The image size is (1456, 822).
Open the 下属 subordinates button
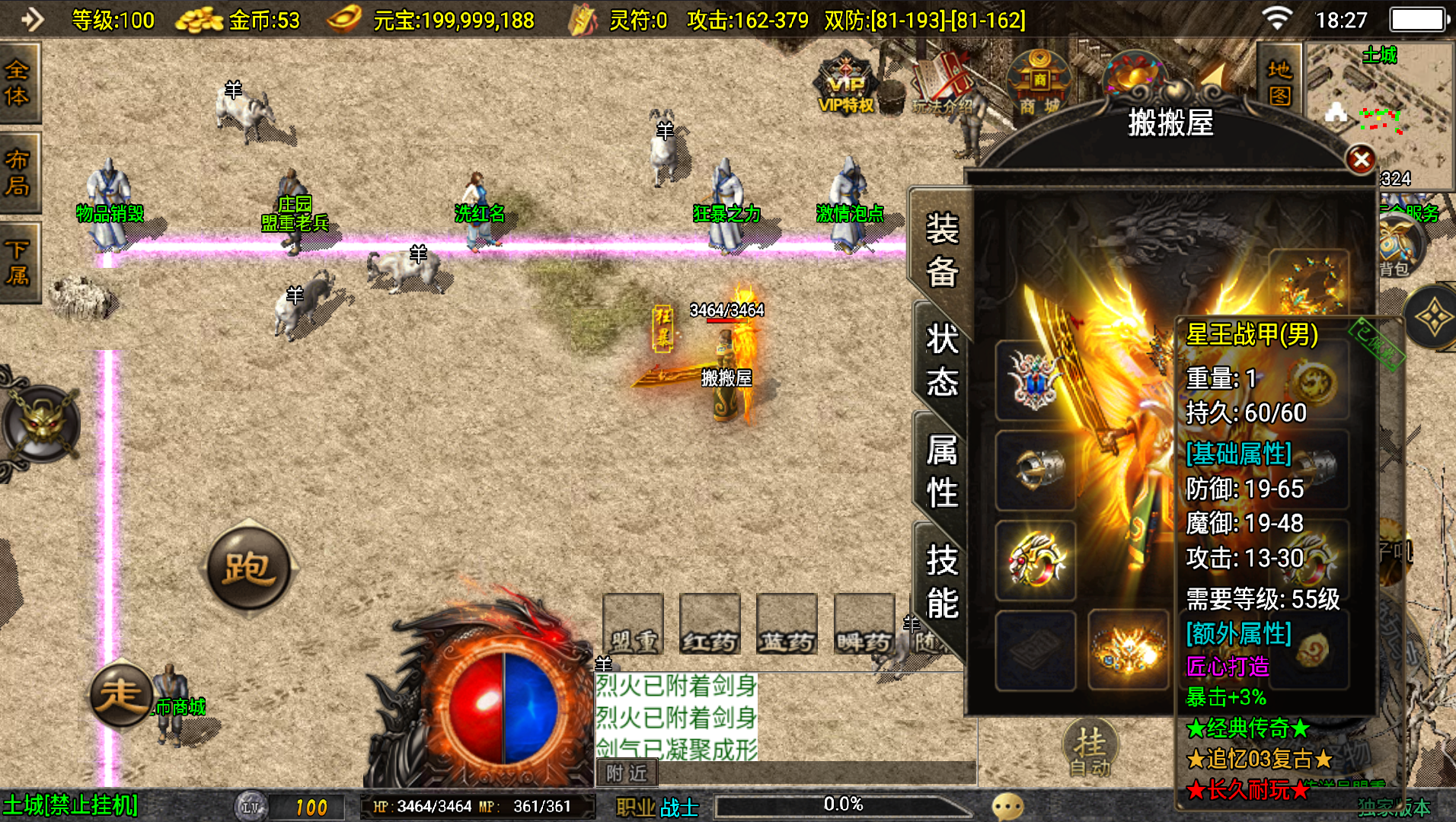tap(18, 263)
